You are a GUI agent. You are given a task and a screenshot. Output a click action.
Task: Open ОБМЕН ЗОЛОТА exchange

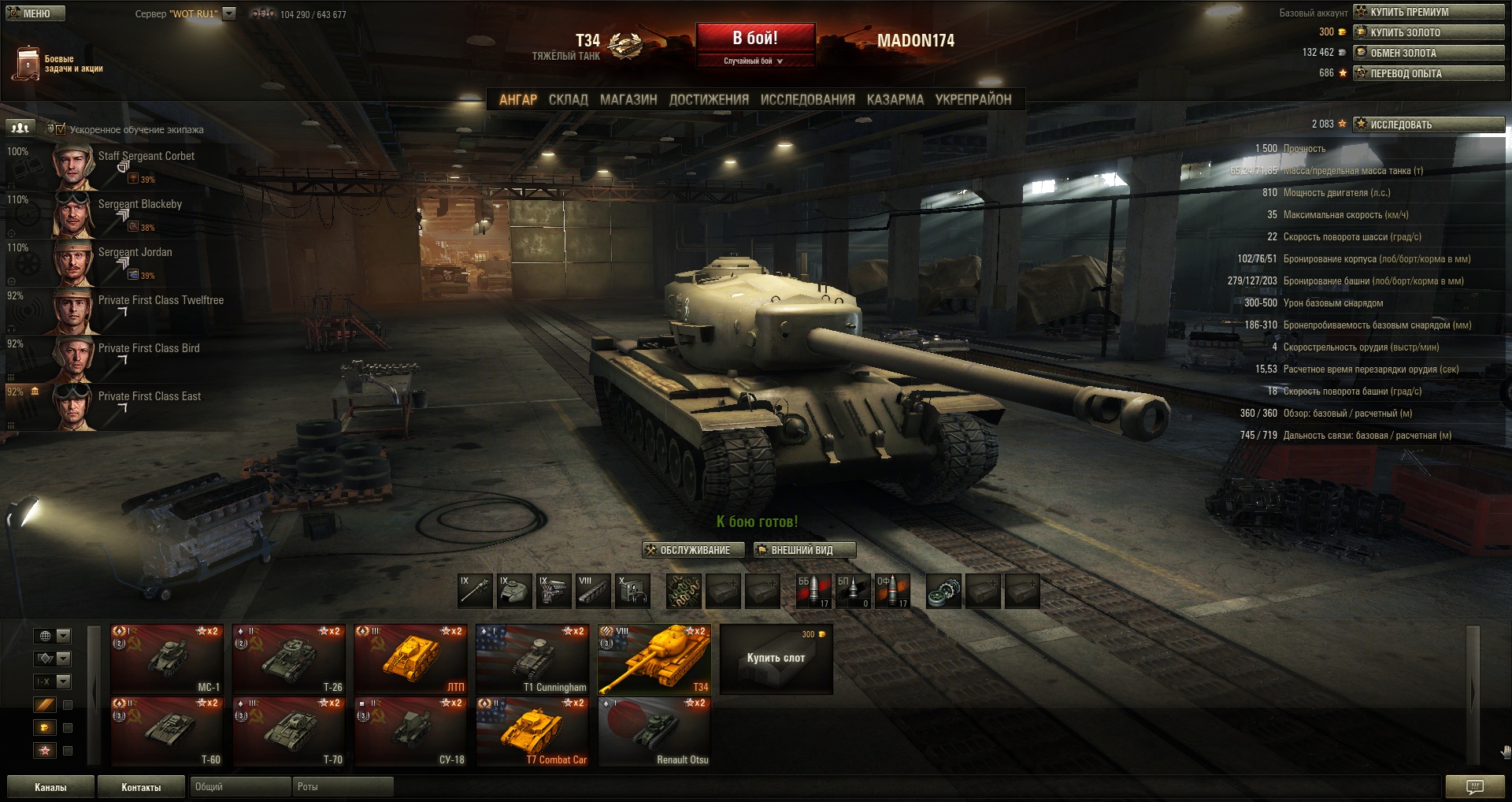(1428, 53)
